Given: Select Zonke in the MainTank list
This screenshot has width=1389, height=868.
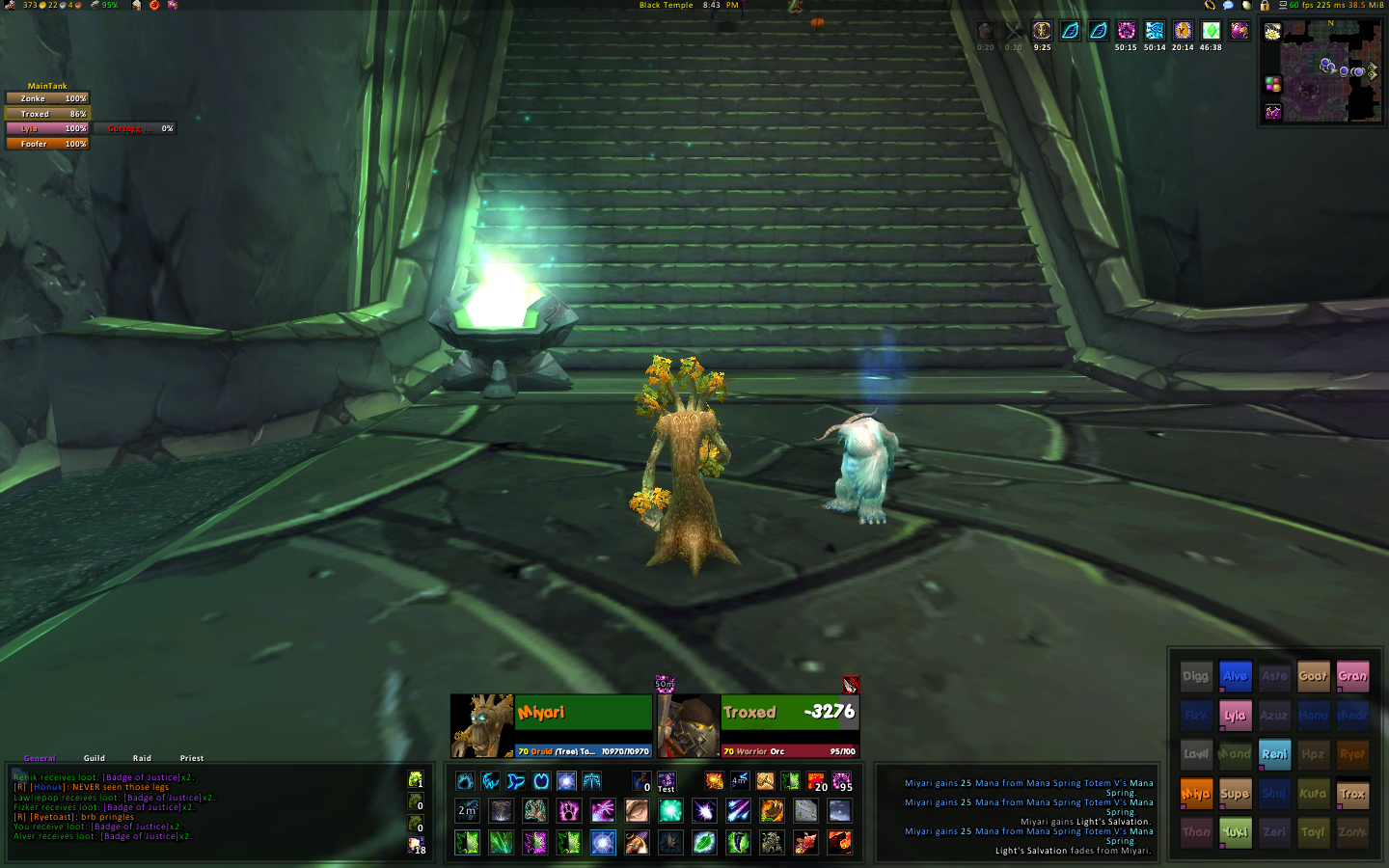Looking at the screenshot, I should (x=47, y=98).
